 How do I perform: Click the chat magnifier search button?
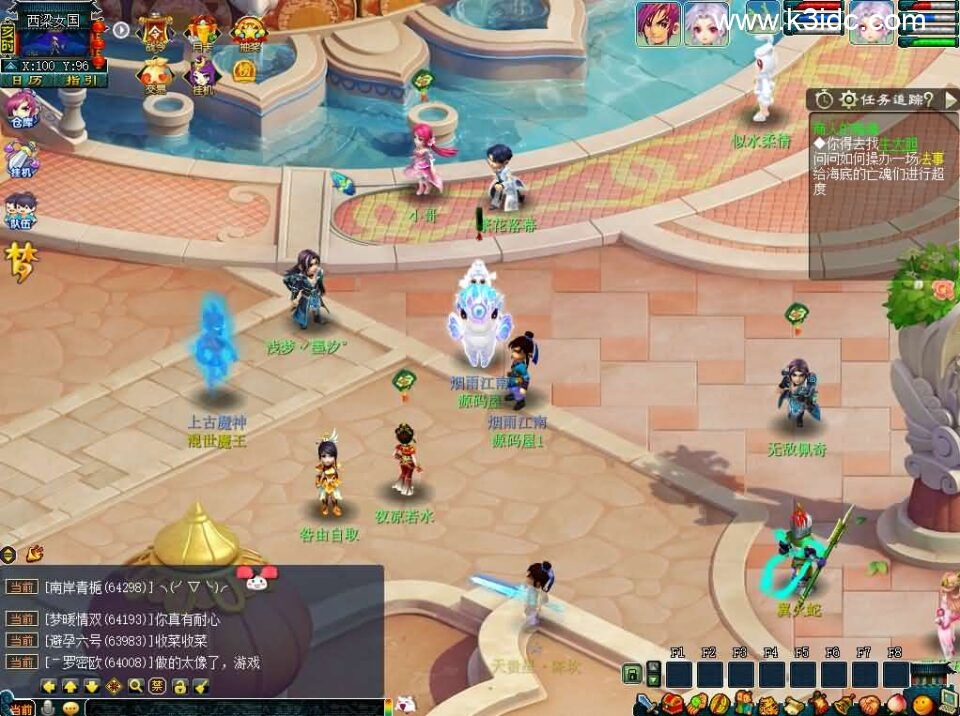136,686
